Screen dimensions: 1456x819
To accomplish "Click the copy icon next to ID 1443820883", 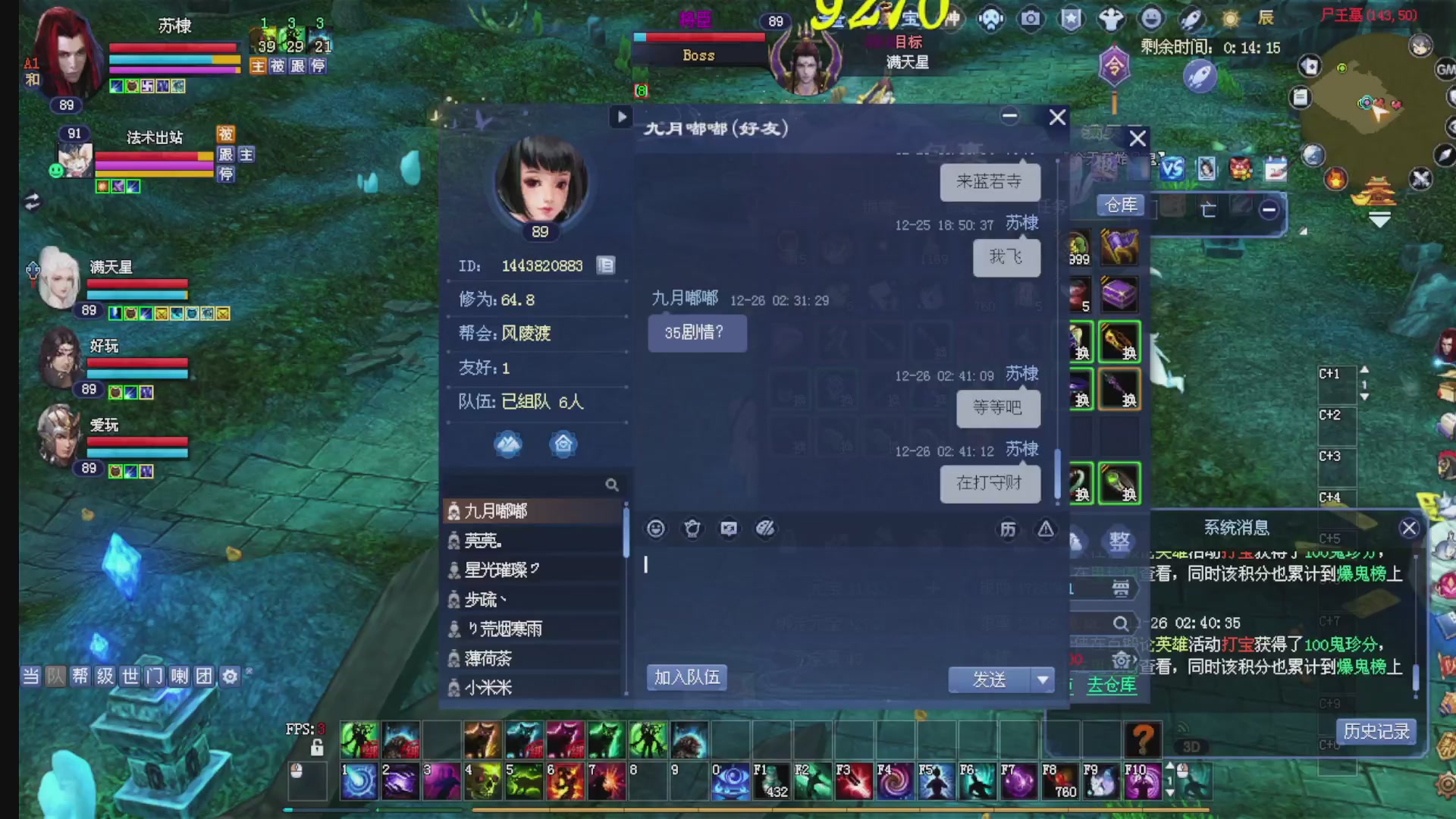I will 605,265.
